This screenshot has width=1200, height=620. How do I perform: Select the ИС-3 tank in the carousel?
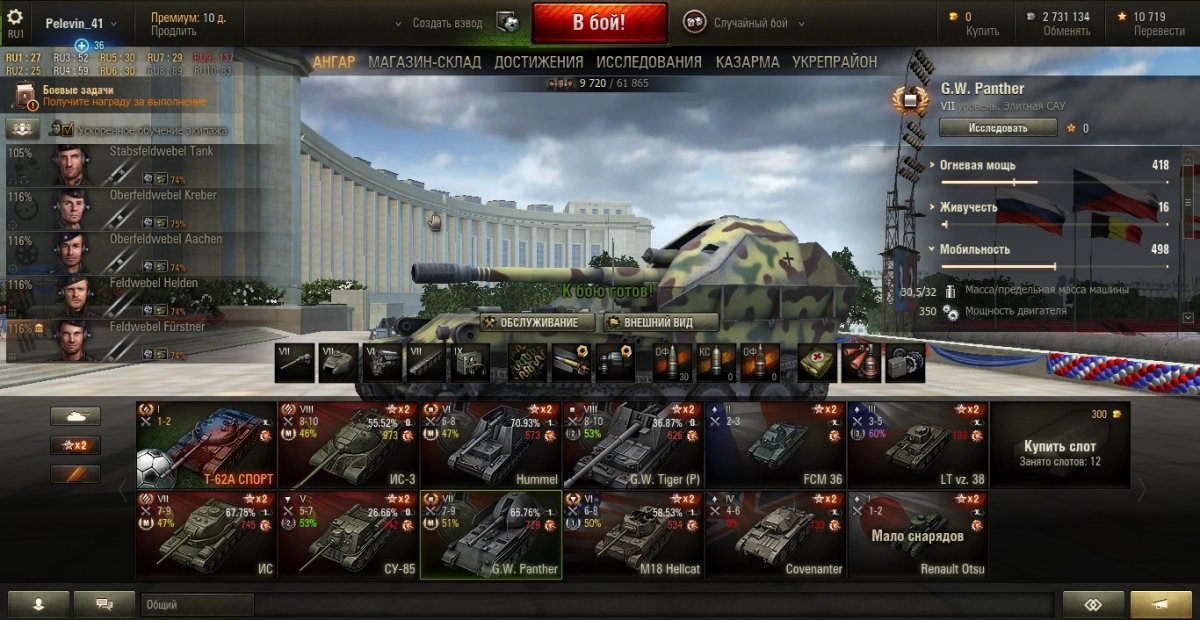click(348, 445)
